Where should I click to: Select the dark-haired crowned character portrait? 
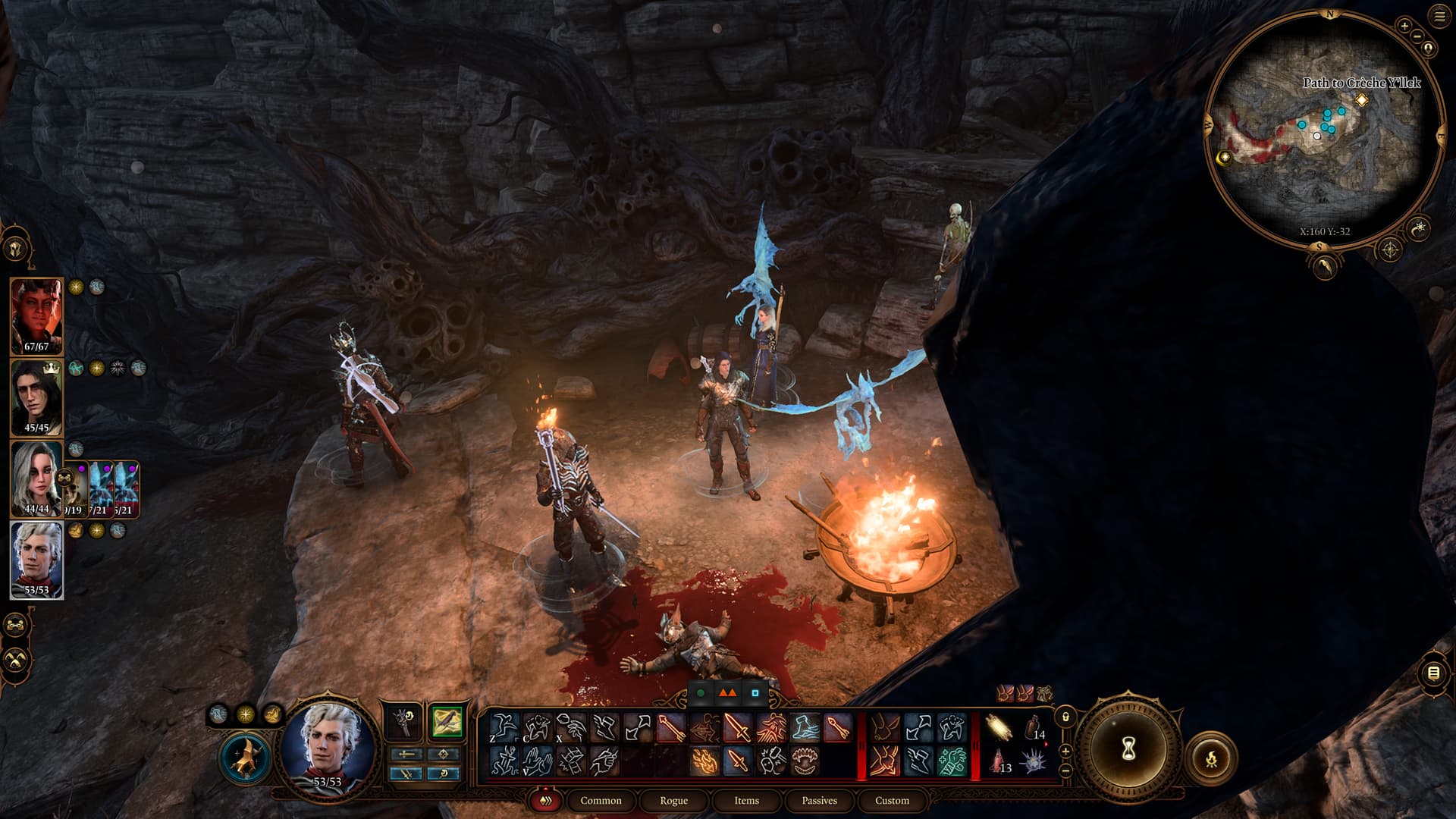[36, 397]
